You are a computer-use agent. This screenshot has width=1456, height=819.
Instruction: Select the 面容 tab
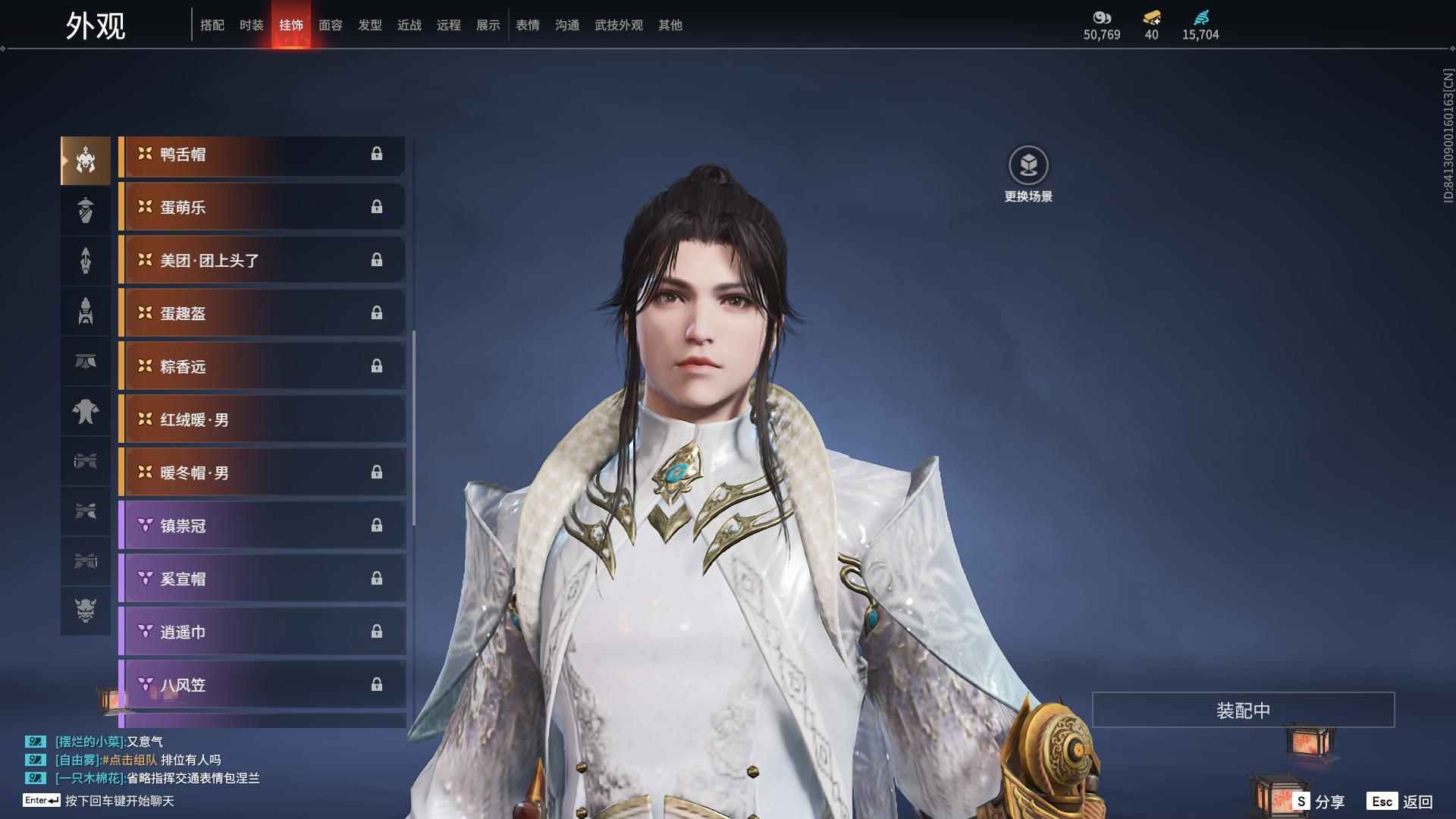pos(331,25)
